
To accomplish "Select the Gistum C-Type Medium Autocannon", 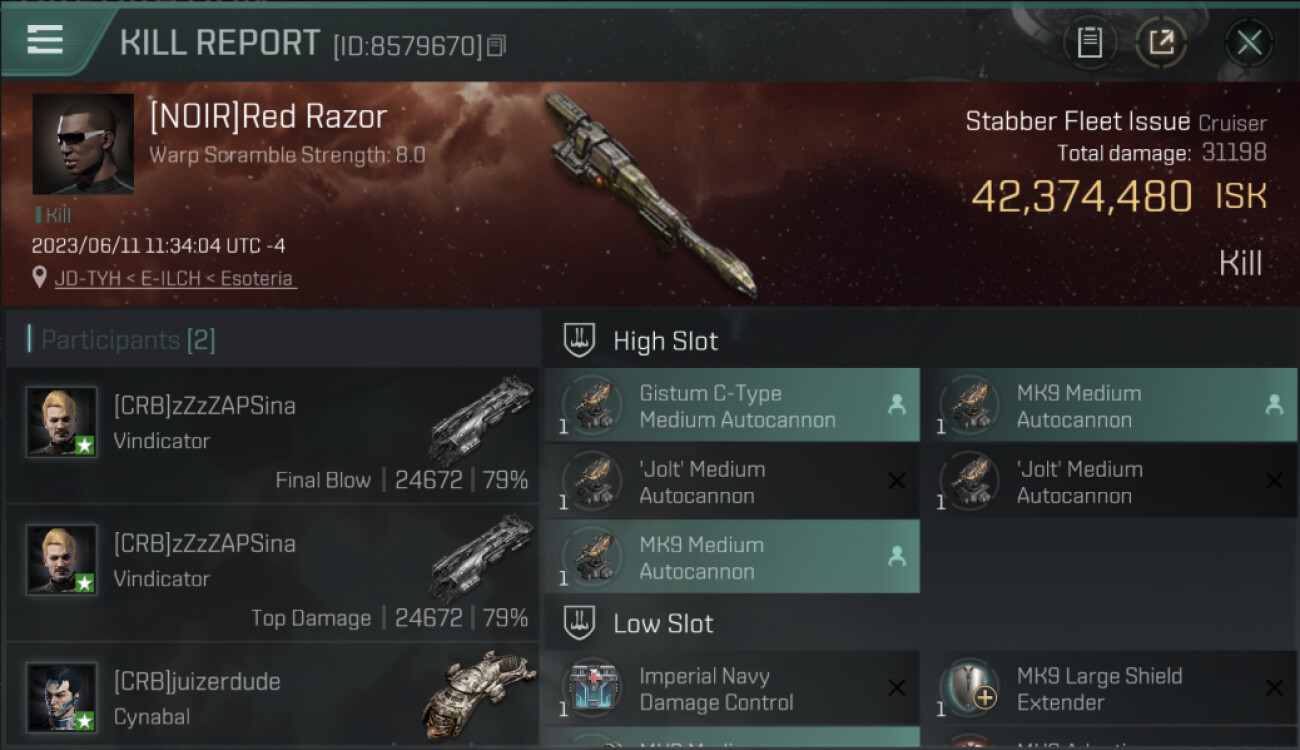I will [x=731, y=406].
